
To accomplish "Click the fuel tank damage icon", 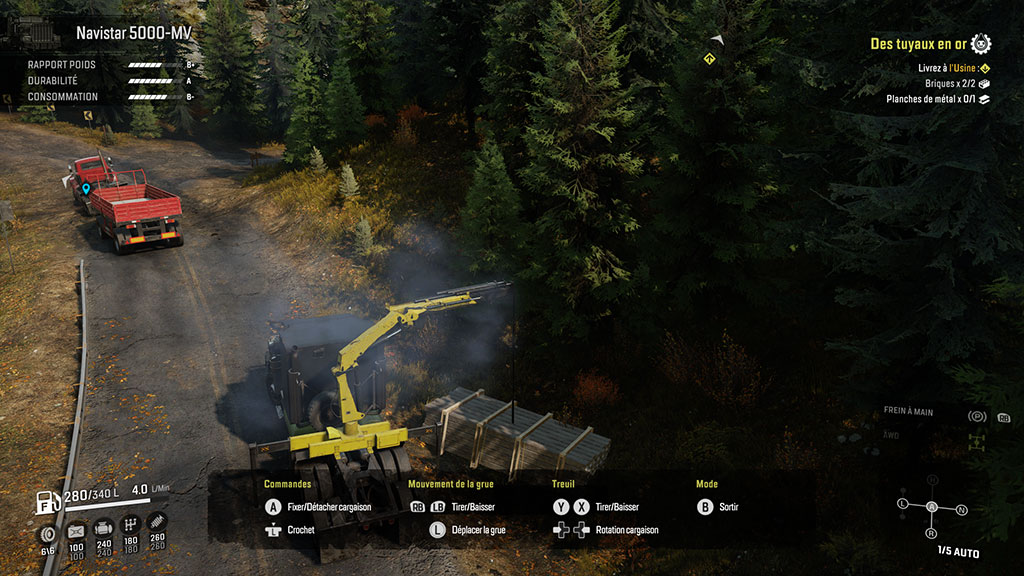I will 75,530.
